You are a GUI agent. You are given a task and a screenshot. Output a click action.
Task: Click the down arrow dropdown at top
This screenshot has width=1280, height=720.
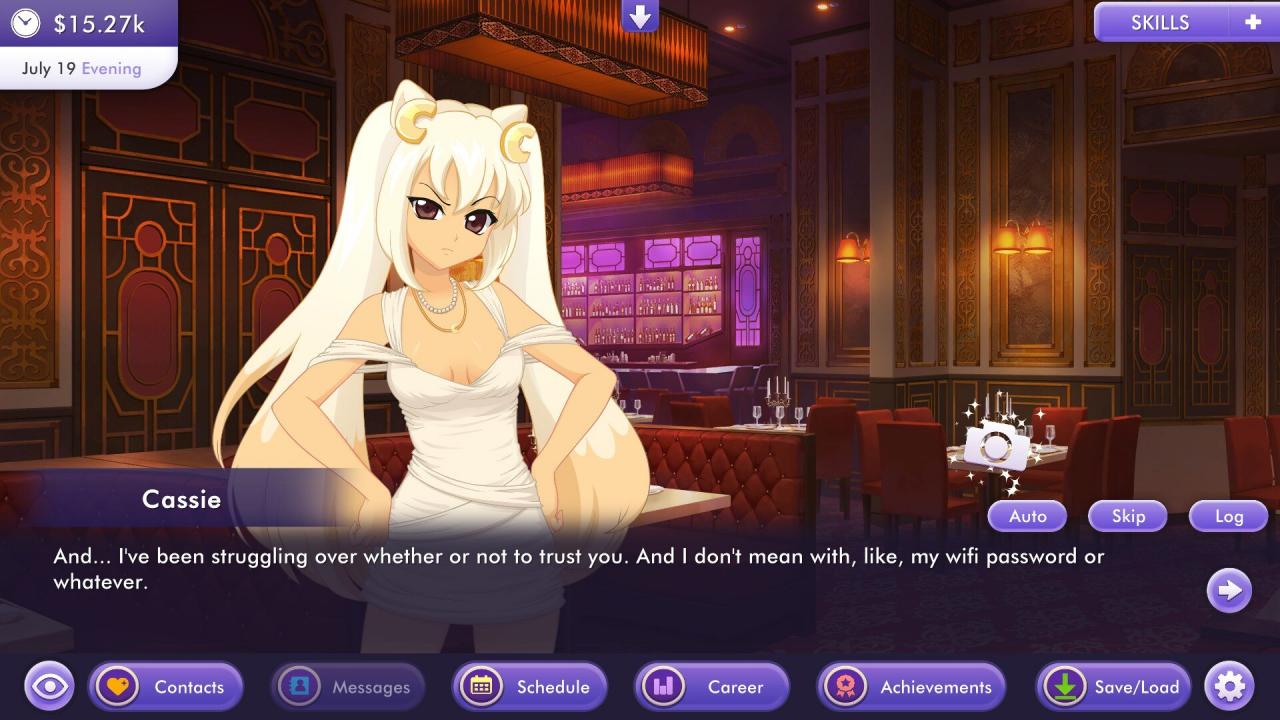[x=640, y=16]
